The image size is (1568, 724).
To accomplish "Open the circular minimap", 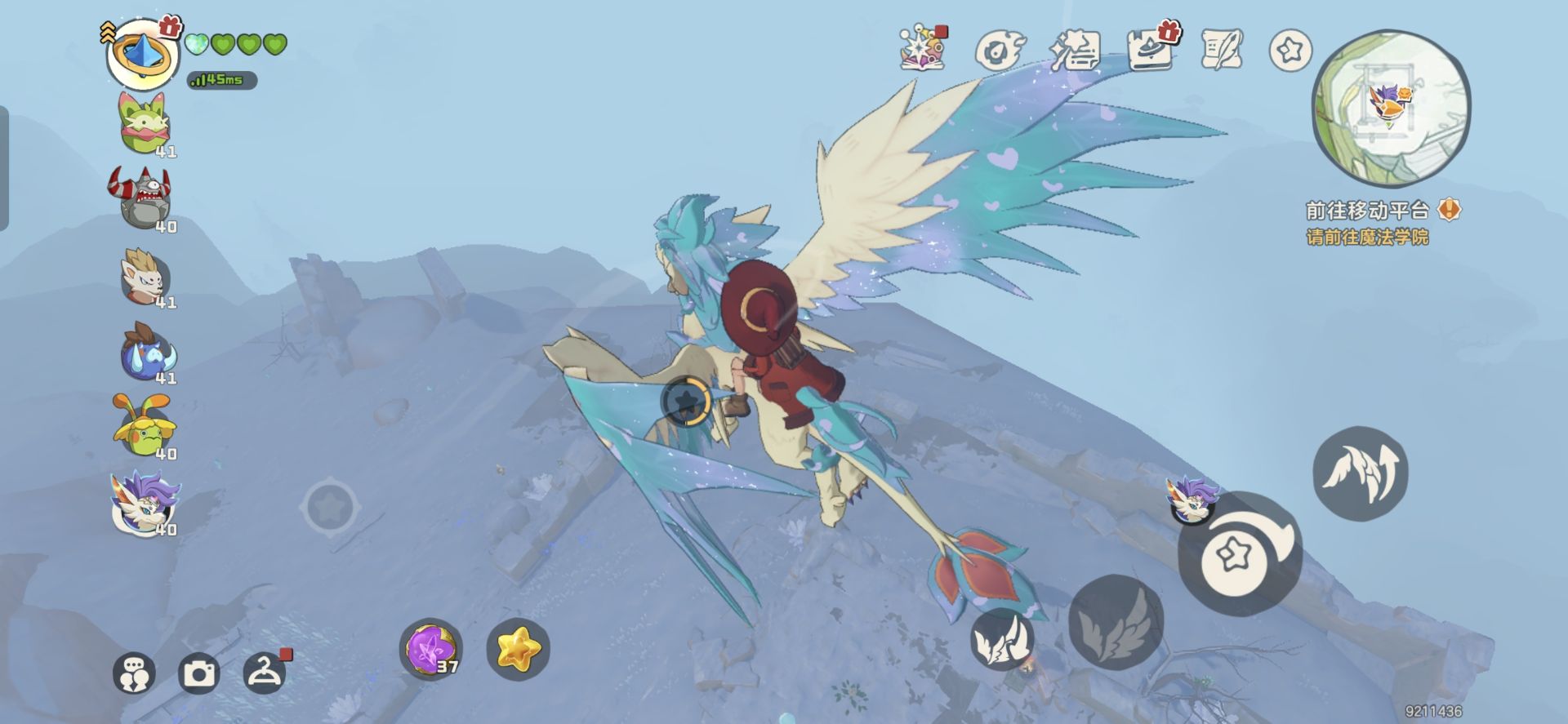I will click(1390, 109).
